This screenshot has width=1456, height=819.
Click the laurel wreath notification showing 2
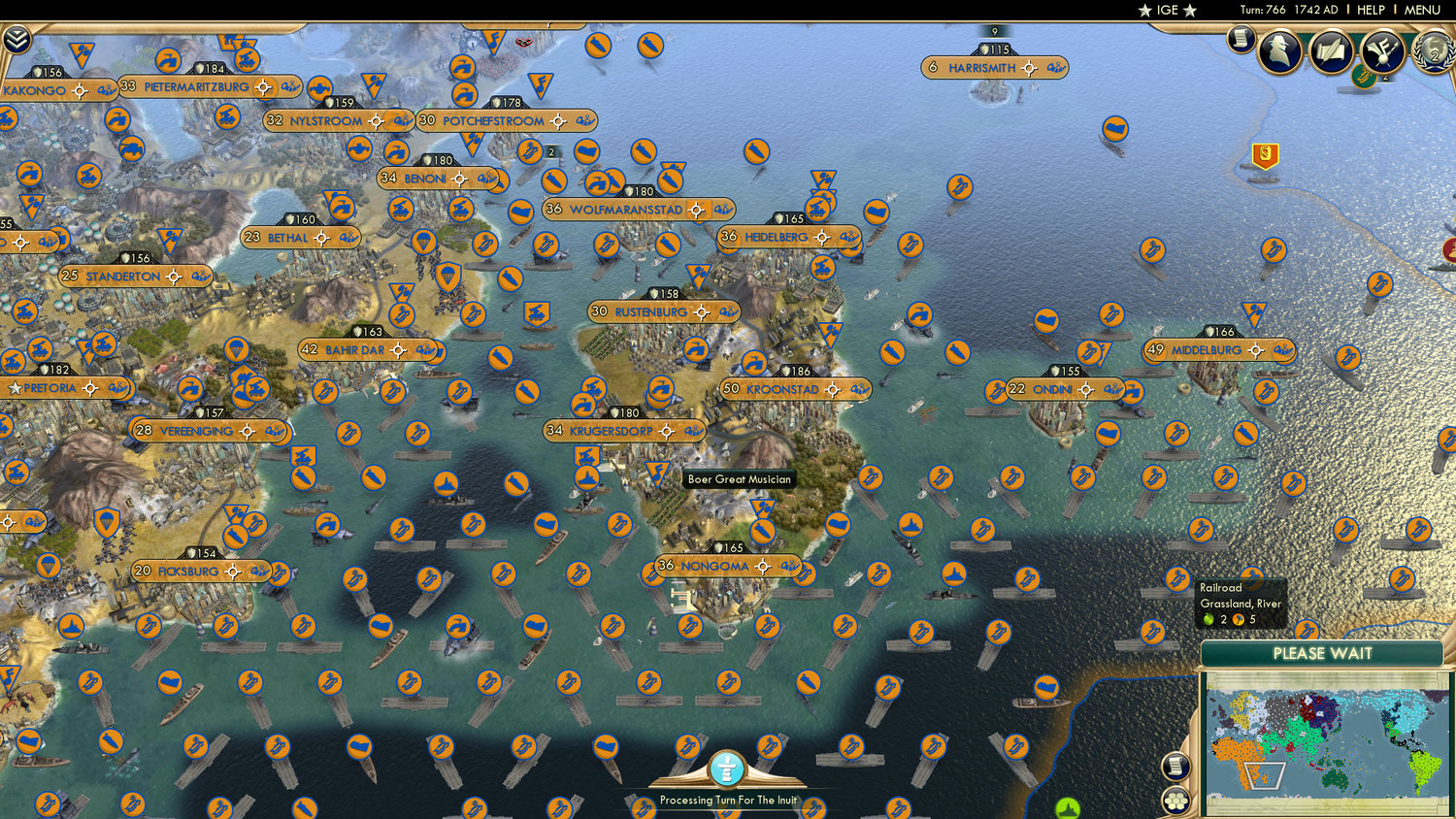coord(1433,54)
